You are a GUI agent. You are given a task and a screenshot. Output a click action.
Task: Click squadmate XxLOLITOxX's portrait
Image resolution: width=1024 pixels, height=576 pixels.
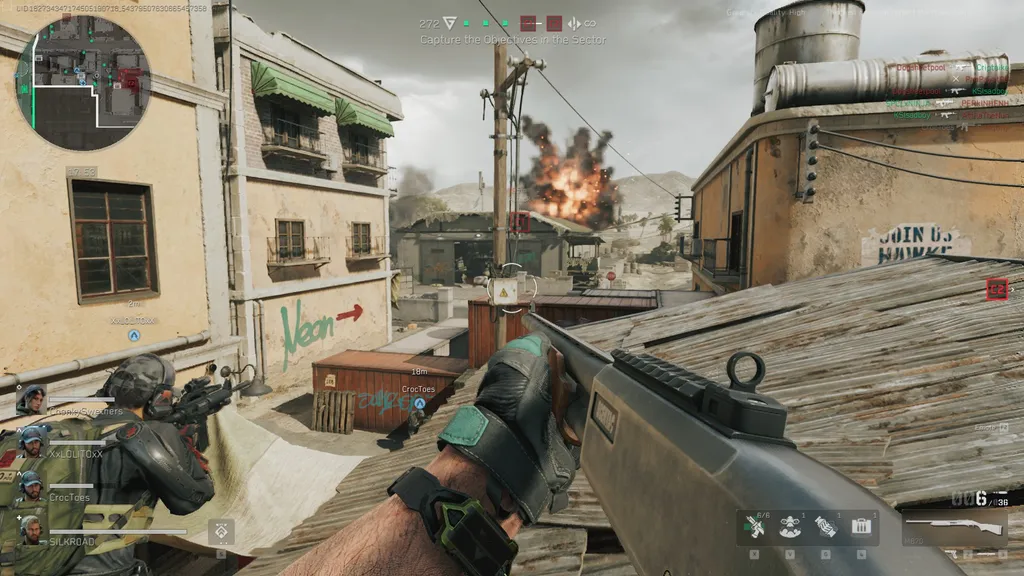pyautogui.click(x=32, y=442)
